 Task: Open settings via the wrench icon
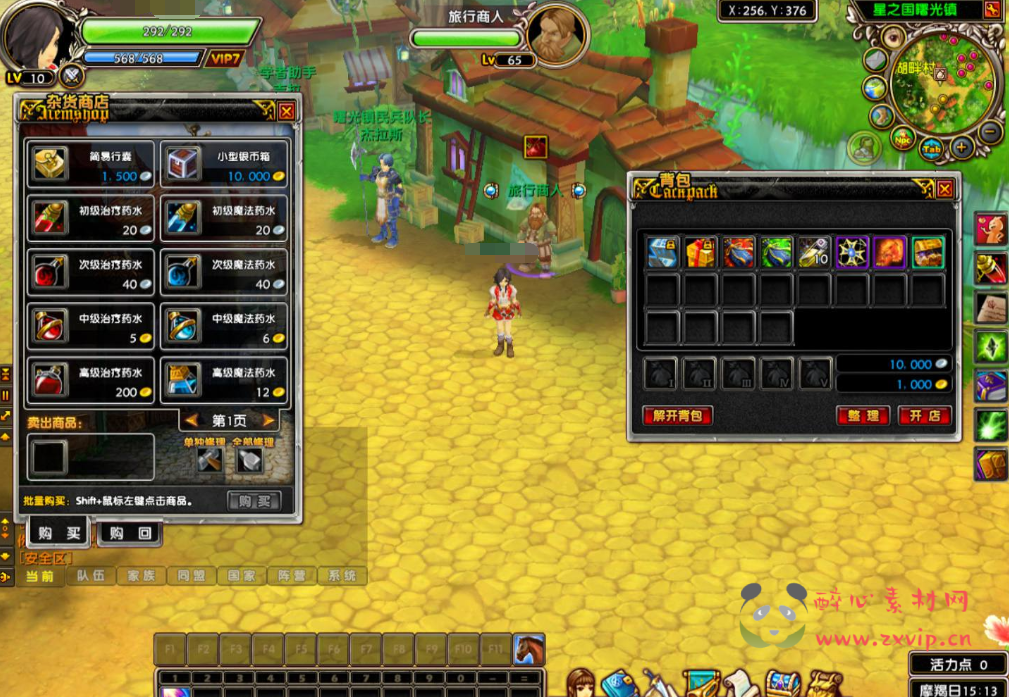(992, 11)
